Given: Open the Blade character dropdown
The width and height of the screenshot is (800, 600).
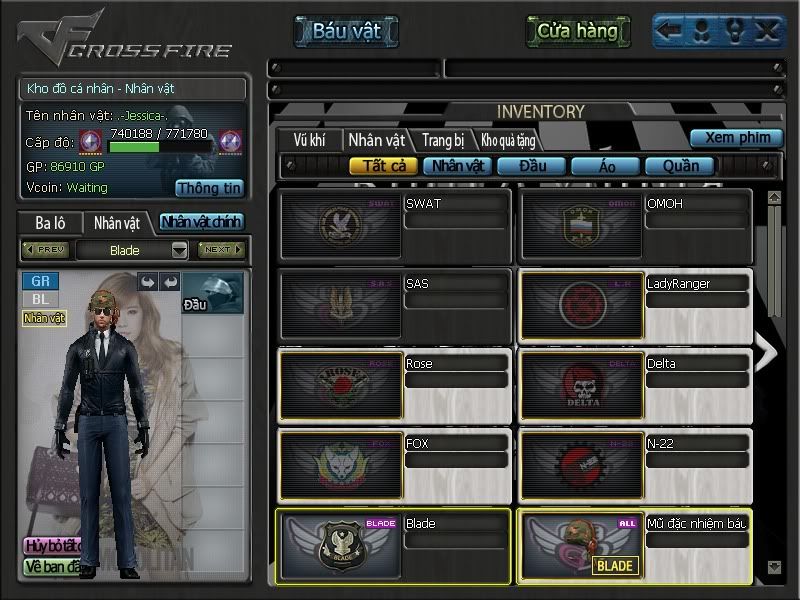Looking at the screenshot, I should 180,250.
